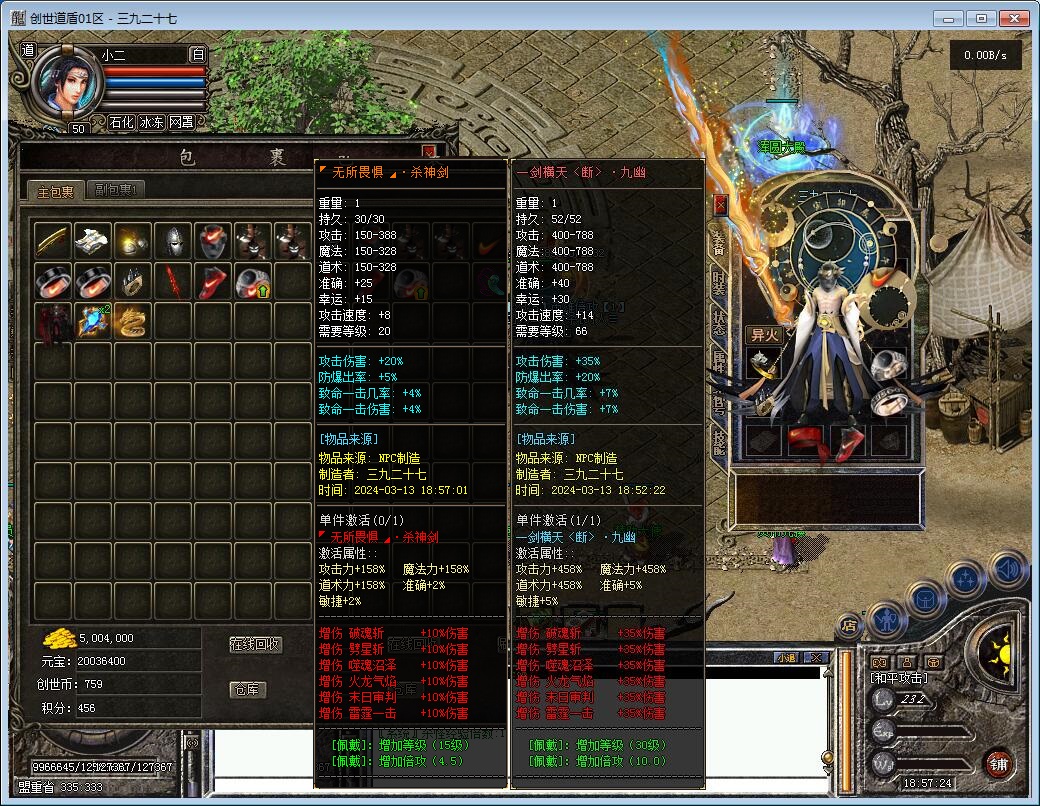
Task: Click the 在线回收 online recycle button
Action: click(255, 644)
